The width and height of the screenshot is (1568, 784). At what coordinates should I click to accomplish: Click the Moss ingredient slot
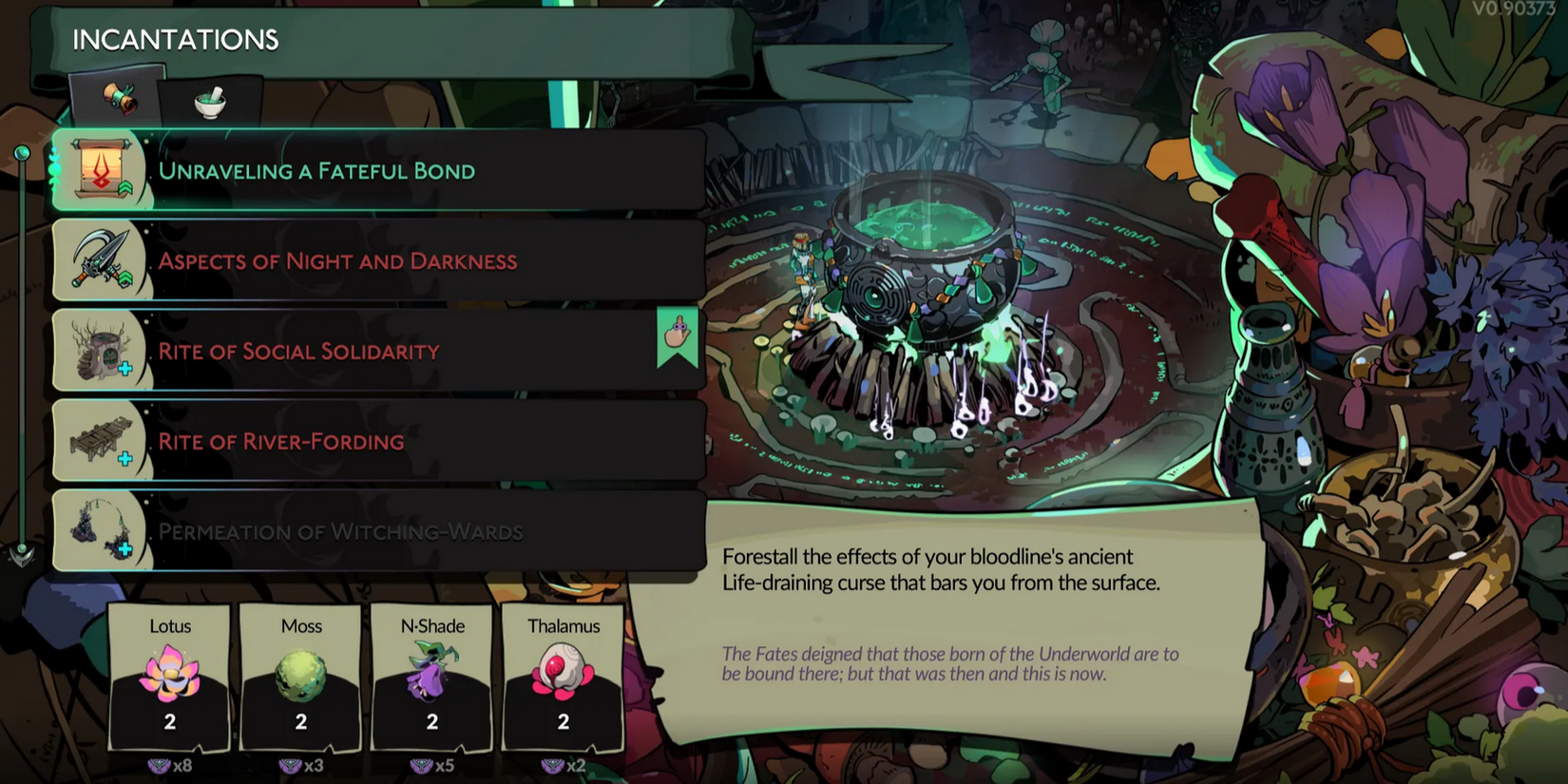(x=301, y=677)
